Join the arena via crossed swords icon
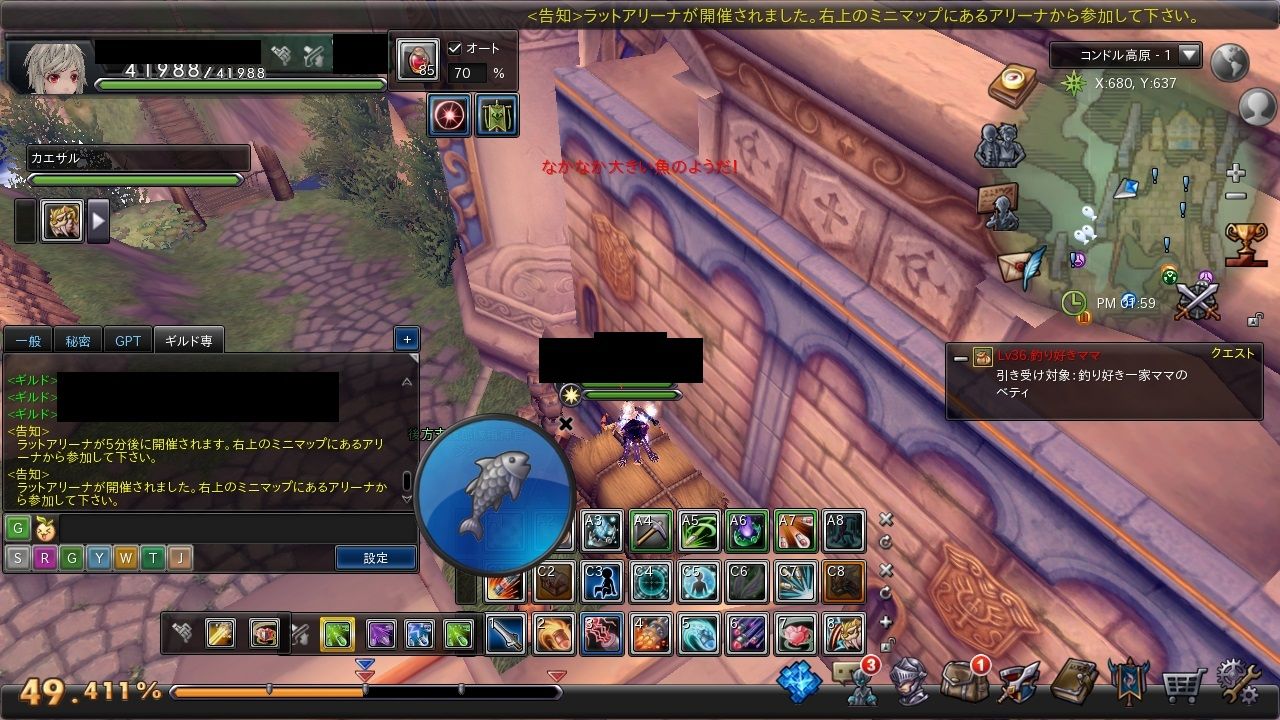 (x=1197, y=299)
